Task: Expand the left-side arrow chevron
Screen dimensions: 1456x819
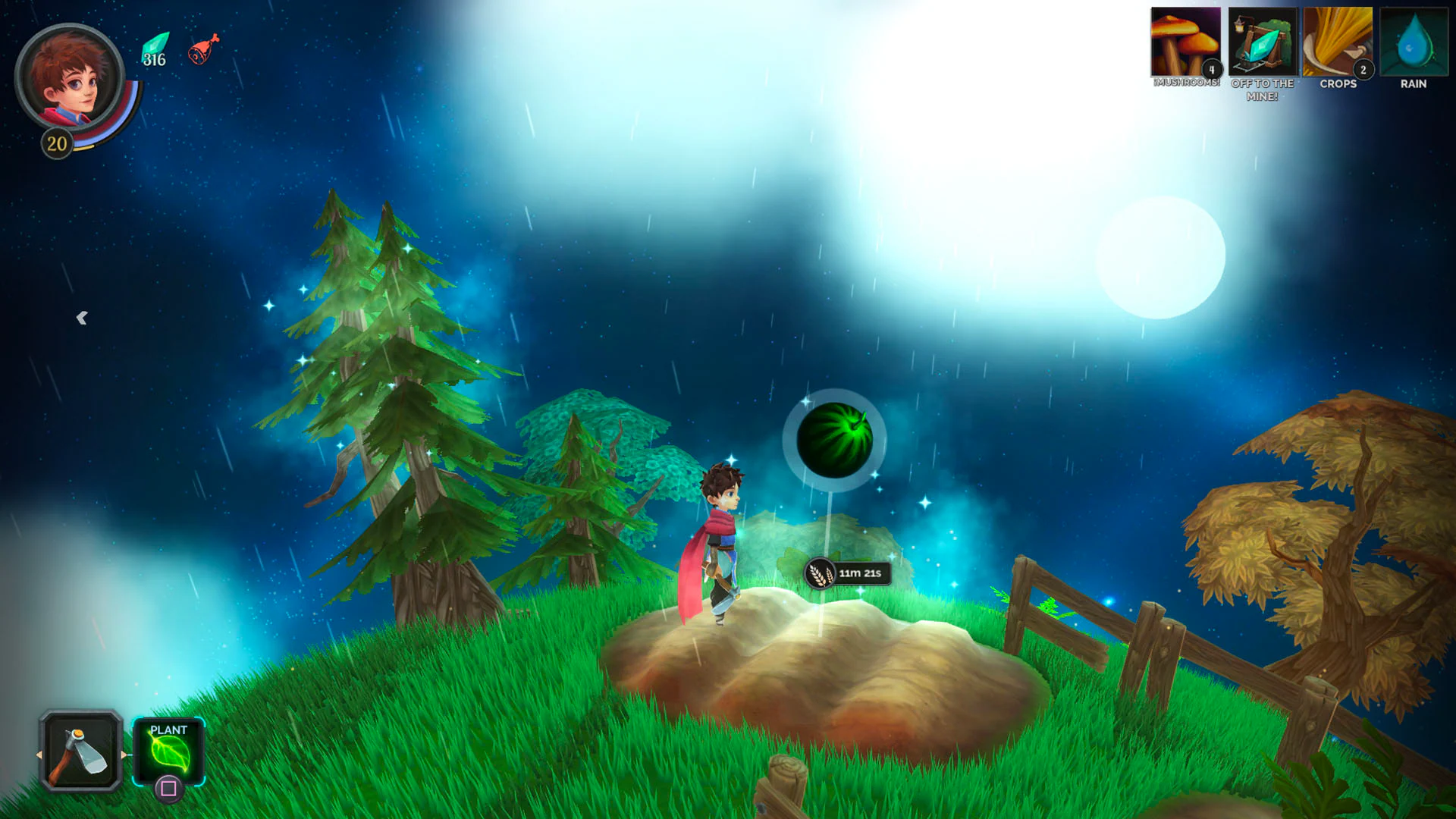Action: [82, 318]
